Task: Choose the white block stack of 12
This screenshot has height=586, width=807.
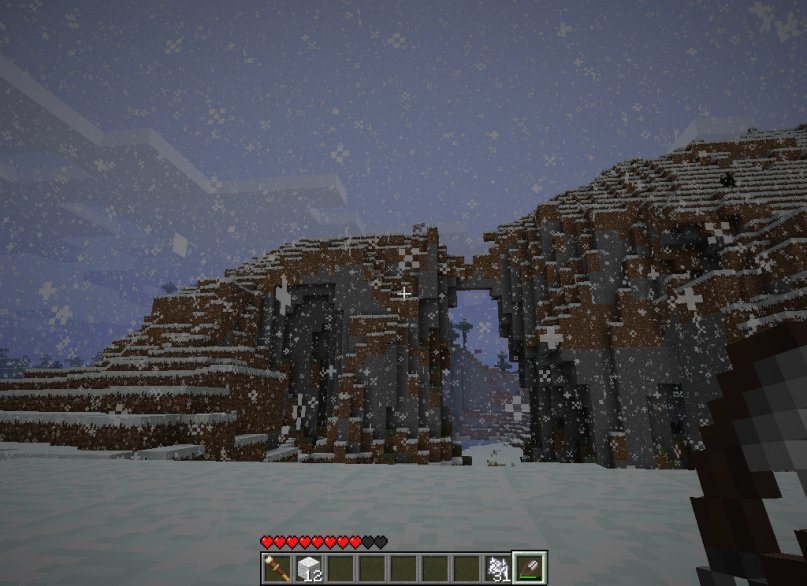Action: tap(307, 568)
